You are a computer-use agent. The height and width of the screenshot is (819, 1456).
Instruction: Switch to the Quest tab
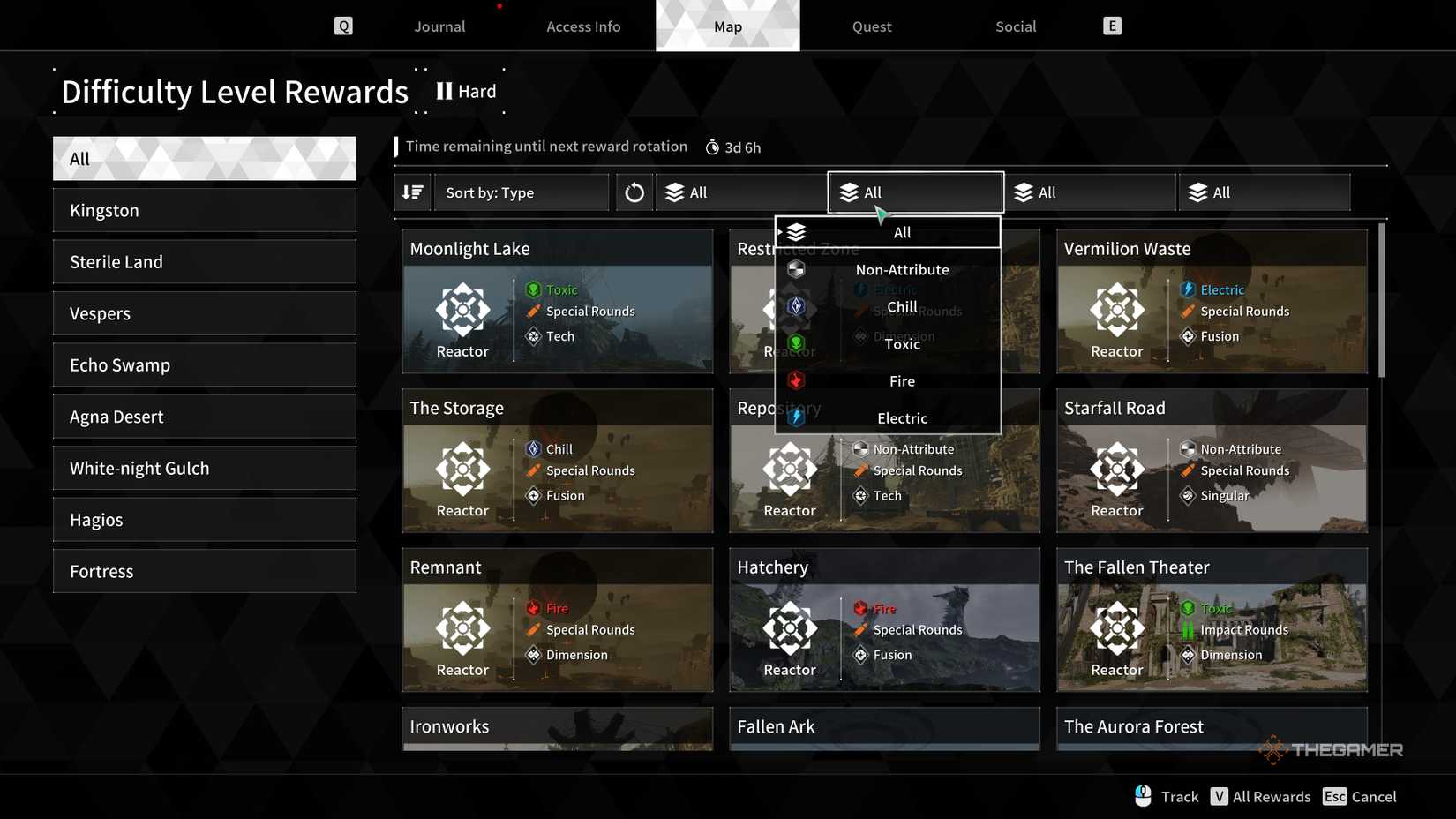point(870,26)
